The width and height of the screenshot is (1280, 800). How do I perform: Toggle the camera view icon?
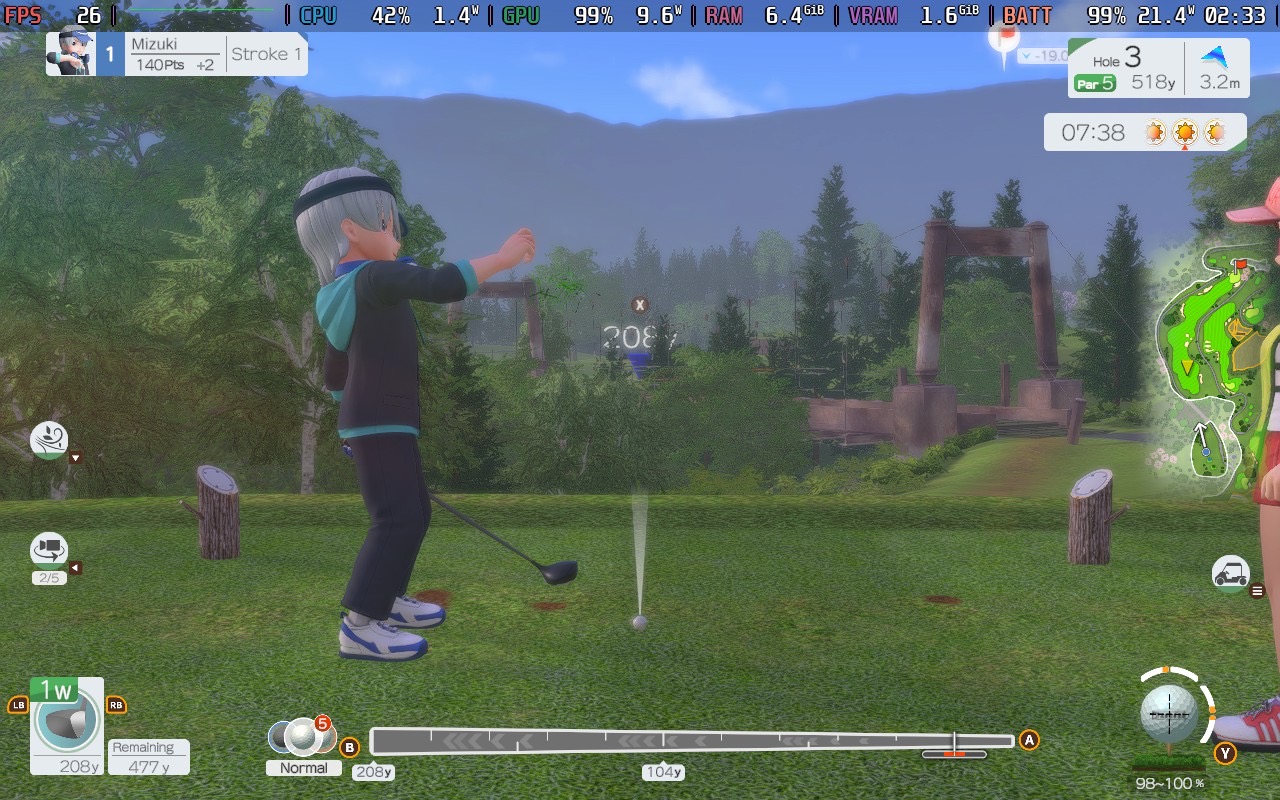tap(49, 549)
